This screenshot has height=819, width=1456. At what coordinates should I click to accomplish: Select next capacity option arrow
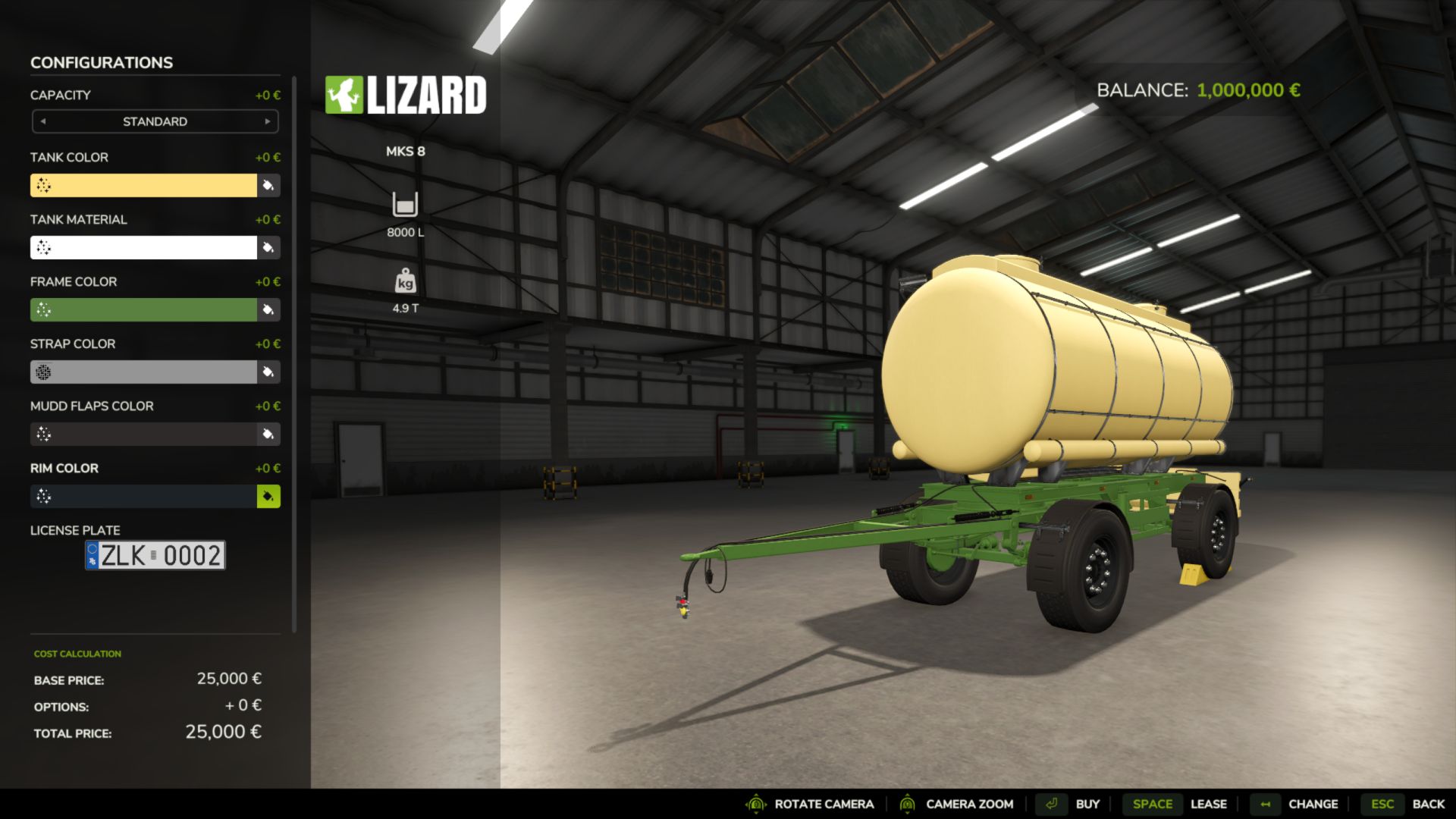pos(267,121)
